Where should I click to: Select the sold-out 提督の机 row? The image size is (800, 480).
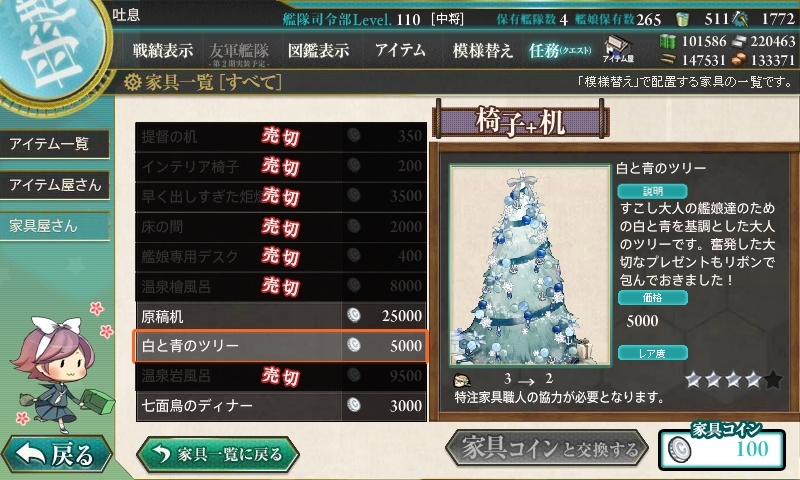[281, 136]
